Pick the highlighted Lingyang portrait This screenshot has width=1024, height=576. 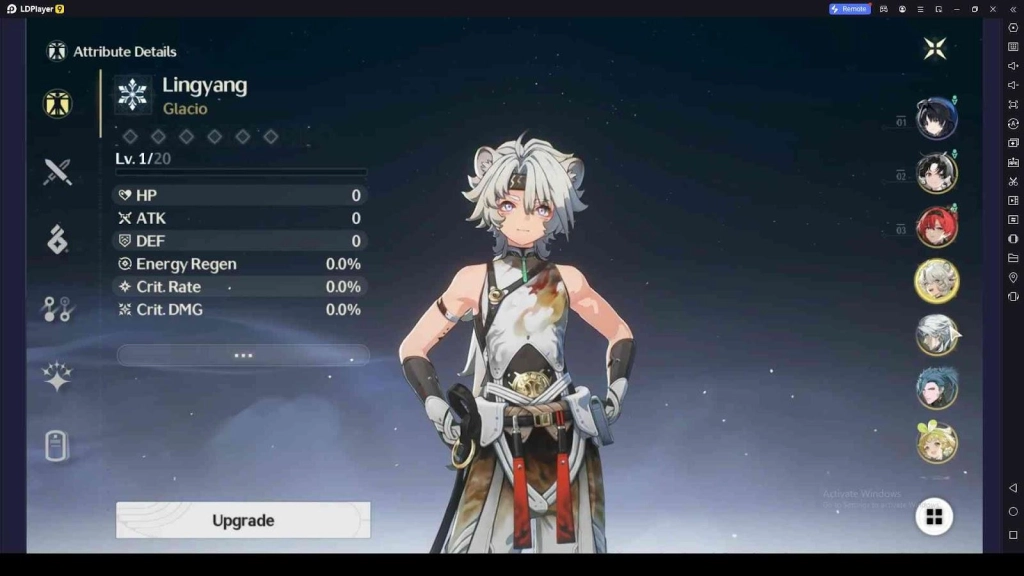pyautogui.click(x=937, y=281)
